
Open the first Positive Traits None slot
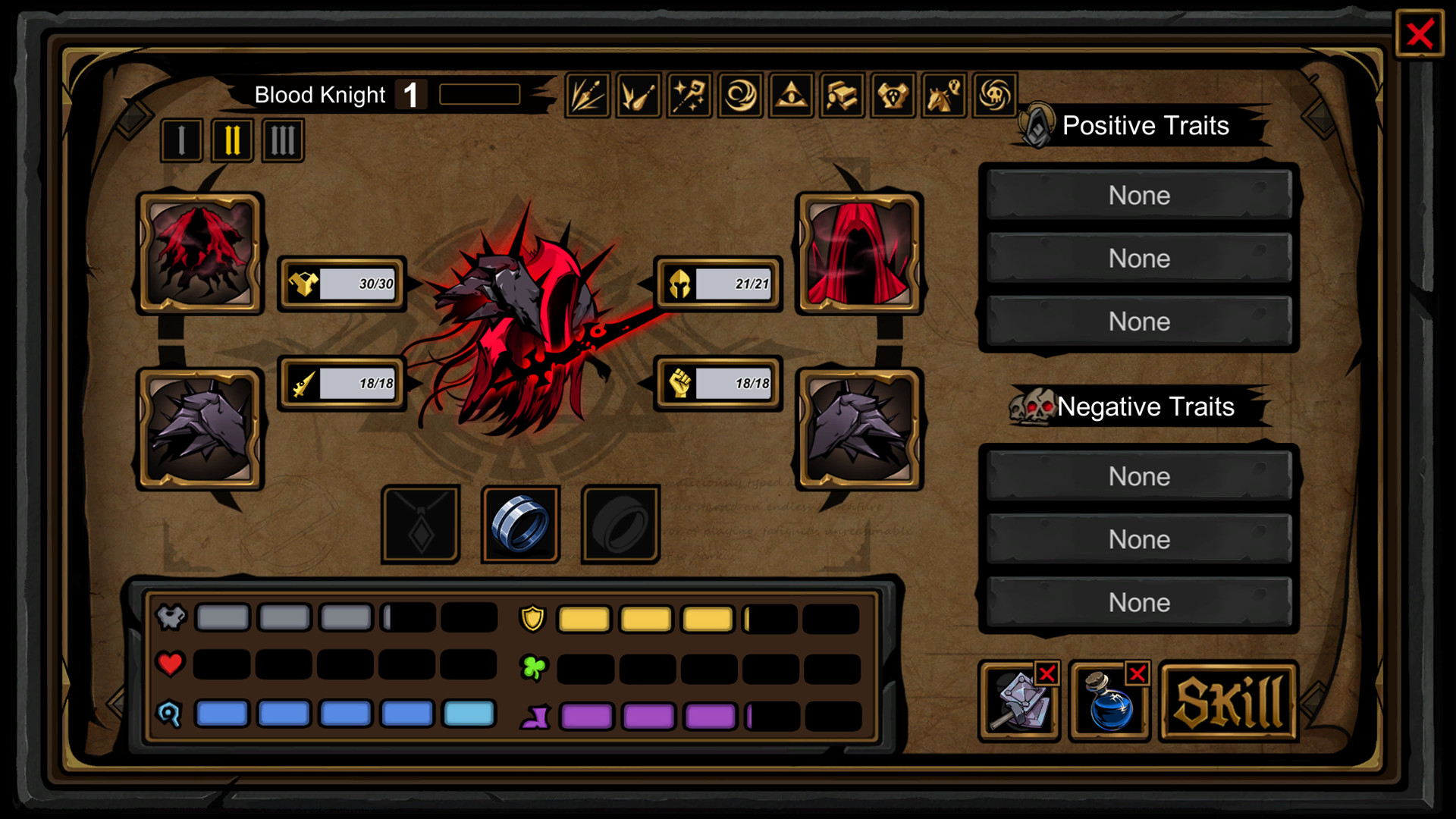click(x=1138, y=195)
